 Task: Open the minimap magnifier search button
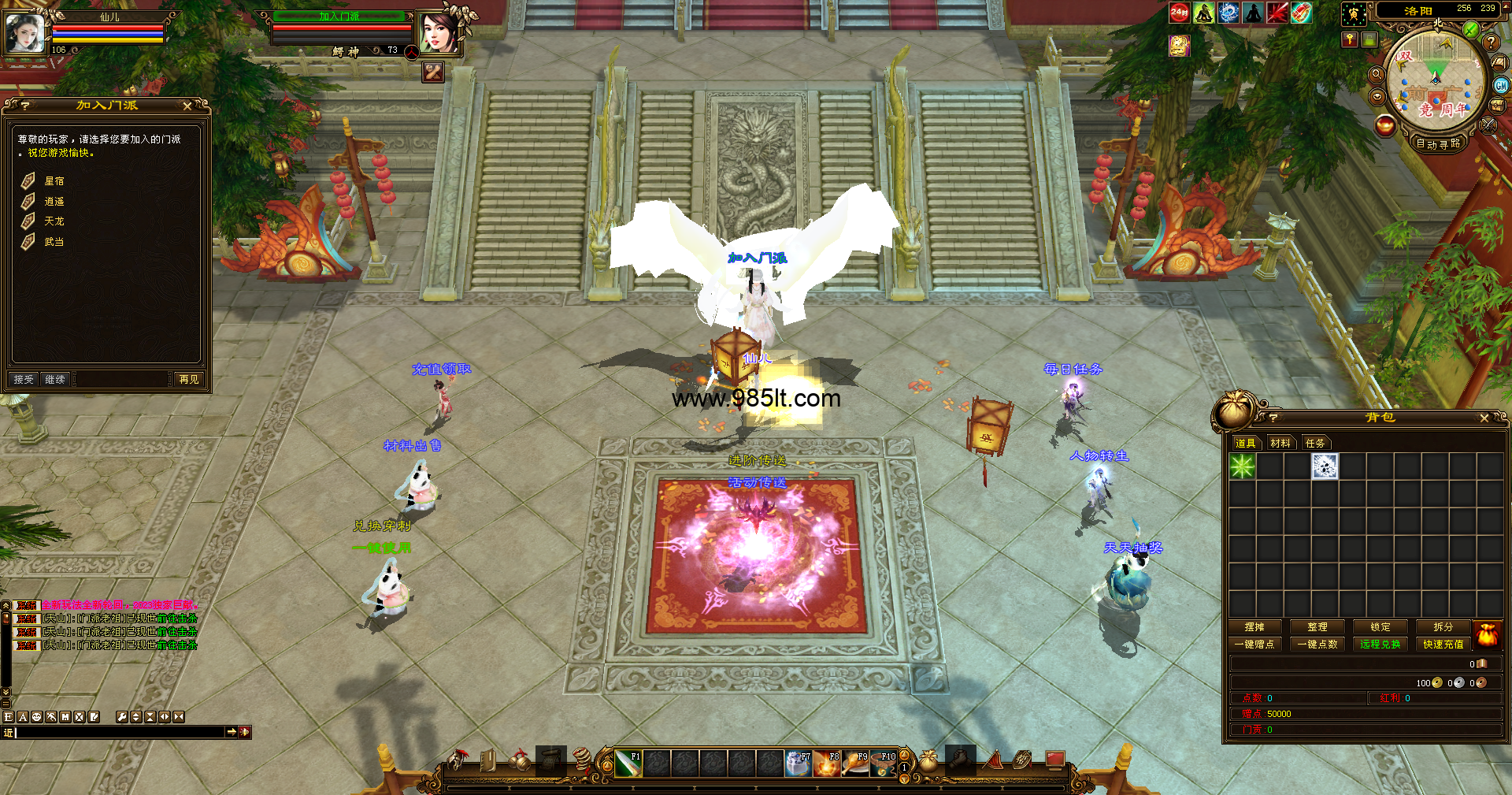tap(1377, 74)
